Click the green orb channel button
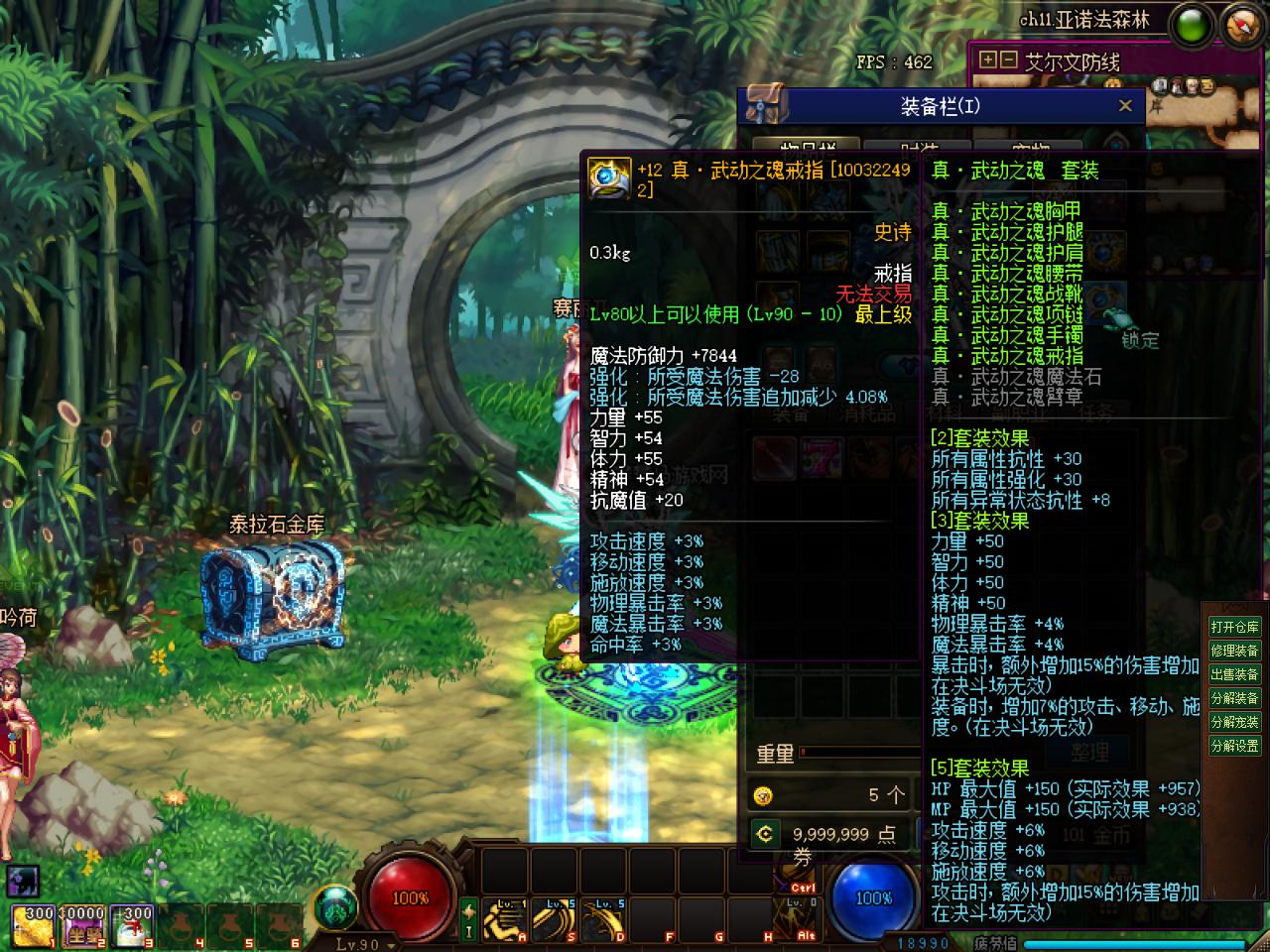 click(x=1192, y=26)
